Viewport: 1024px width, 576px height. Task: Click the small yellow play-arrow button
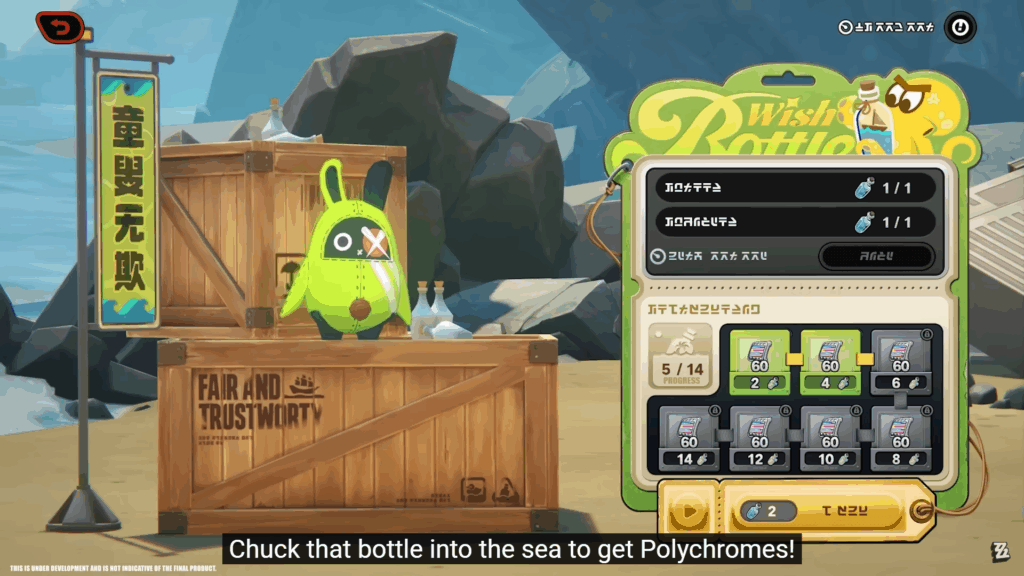click(688, 513)
